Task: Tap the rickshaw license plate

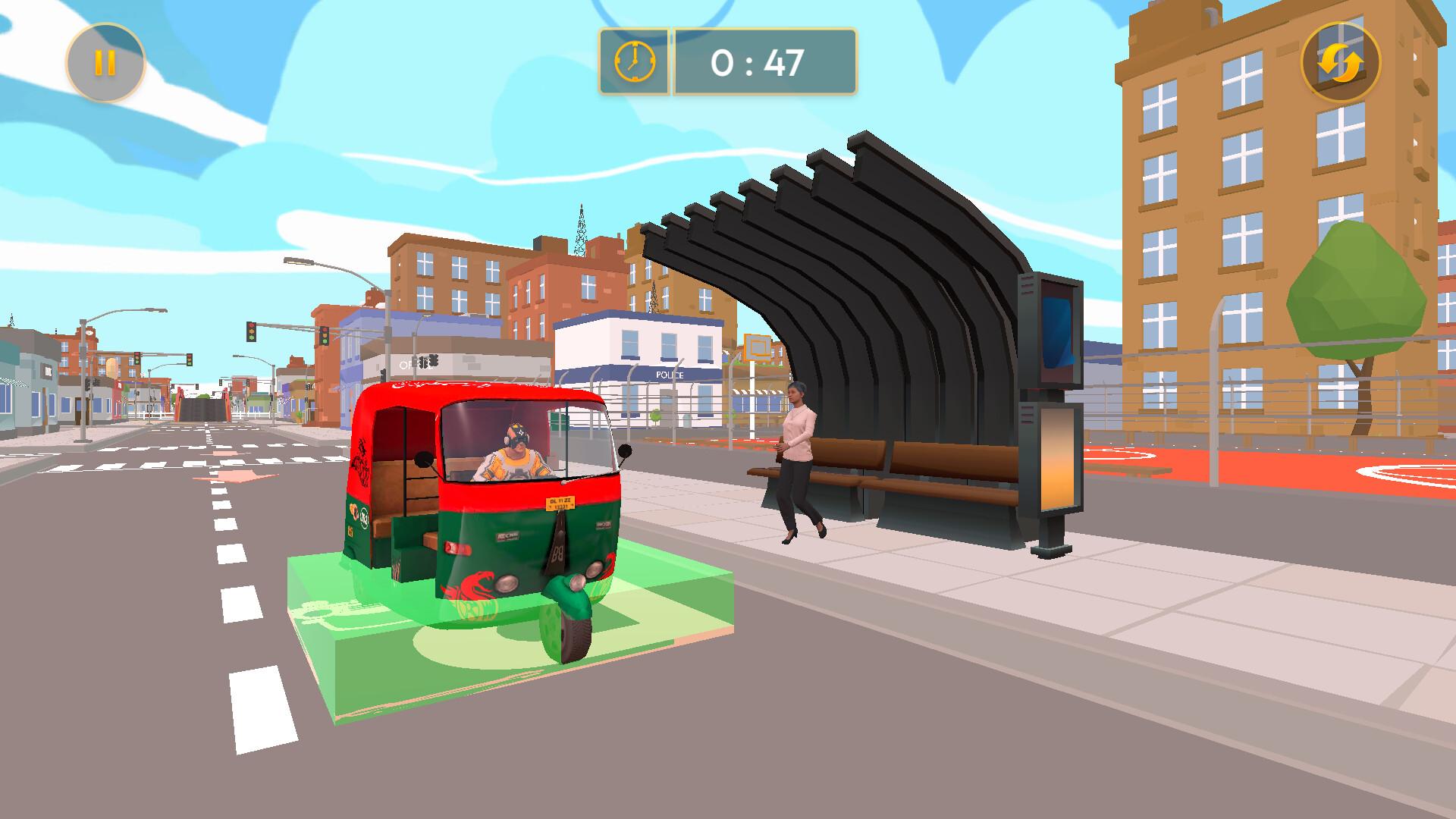Action: 560,503
